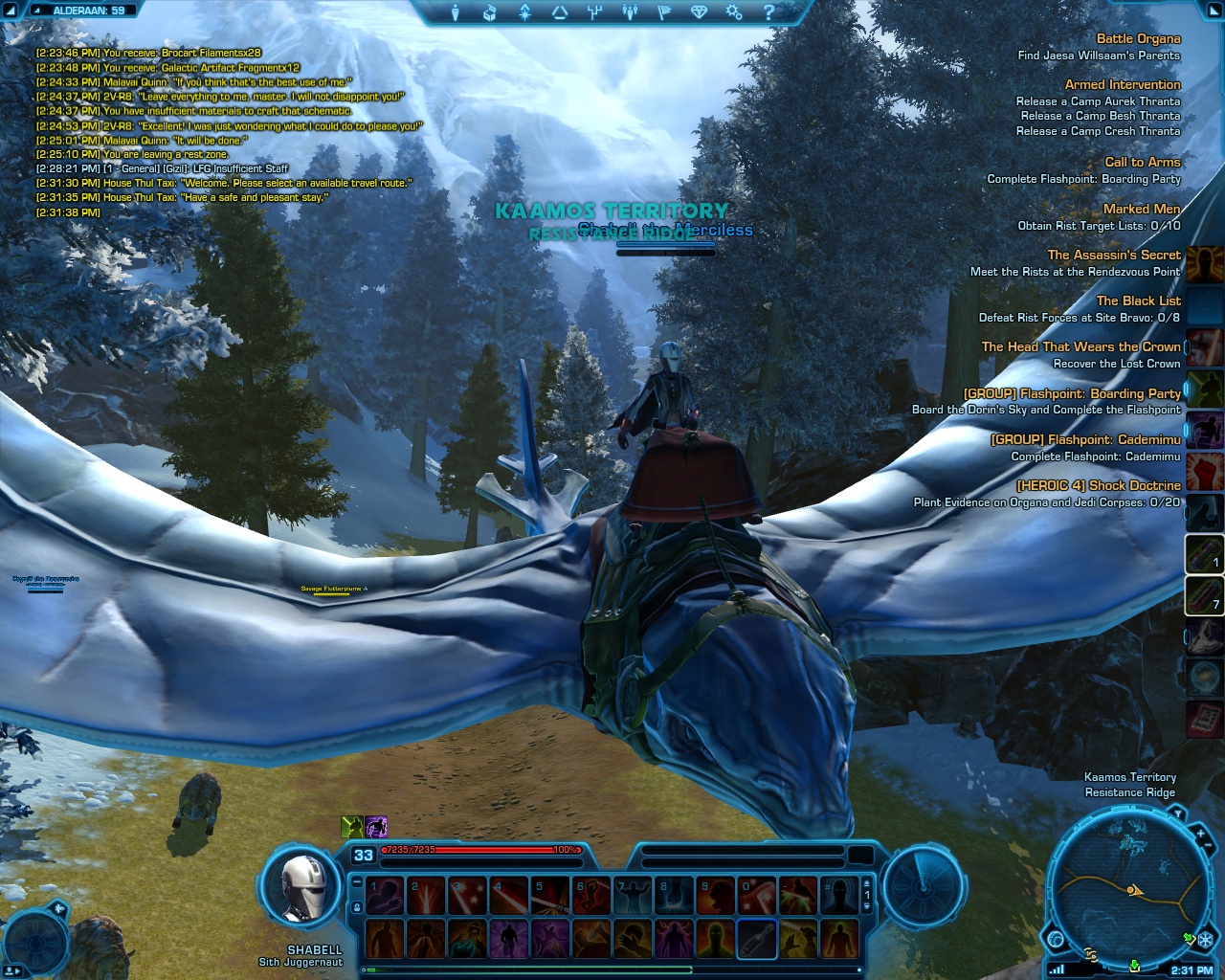Use the lightsaber ability in slot 5

coord(550,897)
